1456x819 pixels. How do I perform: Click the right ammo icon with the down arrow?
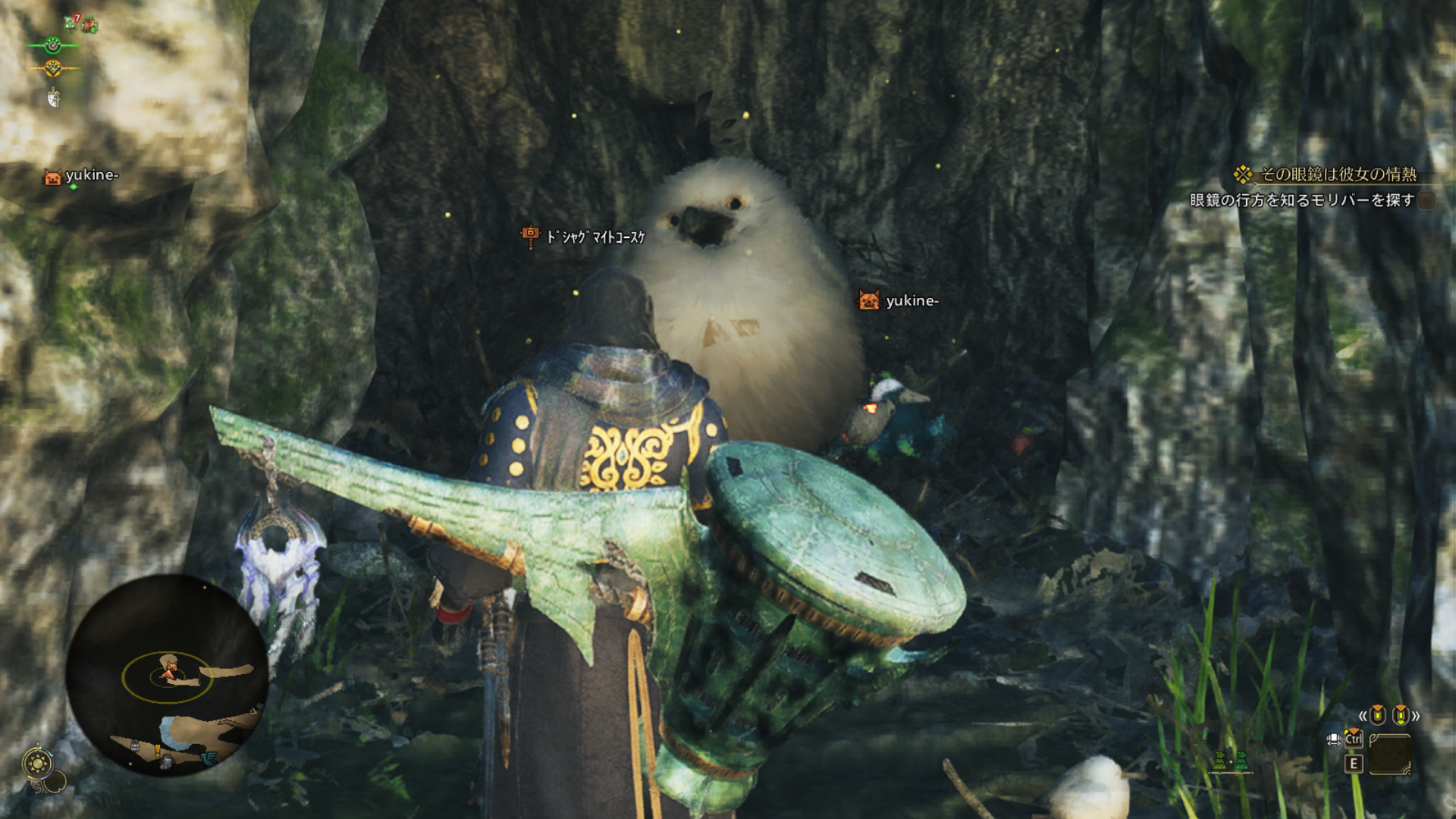pyautogui.click(x=1400, y=715)
